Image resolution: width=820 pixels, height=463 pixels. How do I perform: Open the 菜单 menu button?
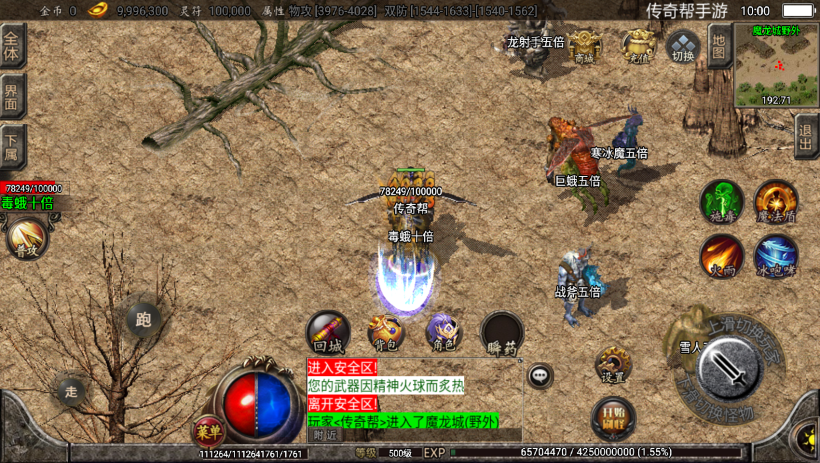click(x=208, y=430)
